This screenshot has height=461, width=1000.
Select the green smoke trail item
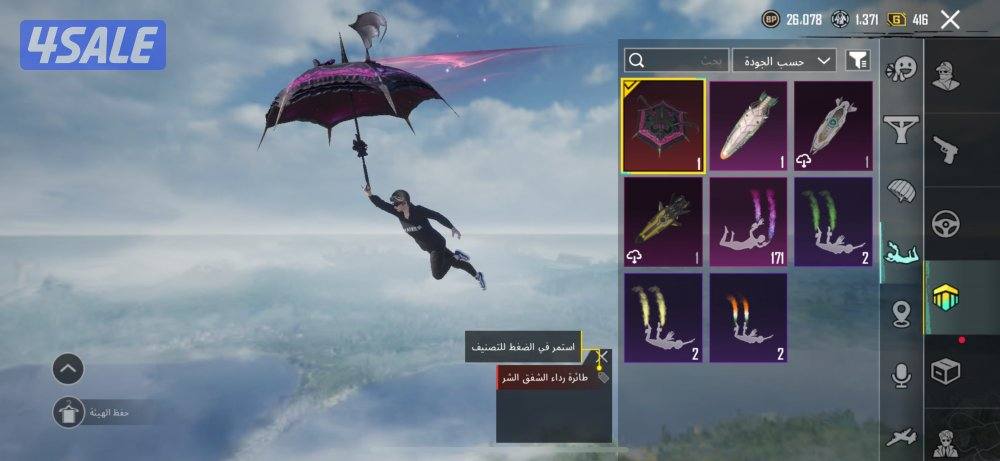[x=833, y=222]
